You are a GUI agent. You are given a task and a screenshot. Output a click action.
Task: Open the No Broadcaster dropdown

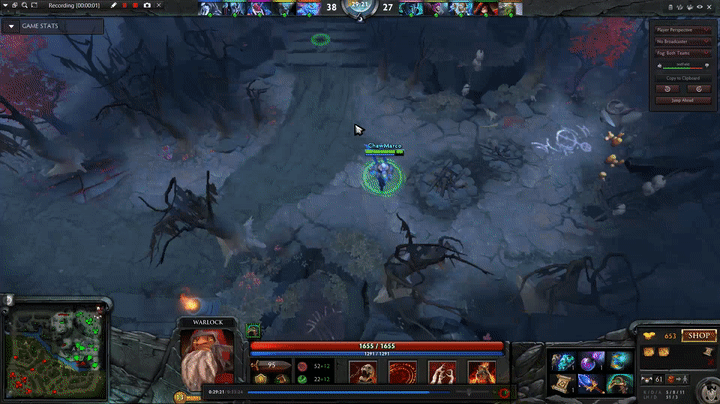click(683, 41)
